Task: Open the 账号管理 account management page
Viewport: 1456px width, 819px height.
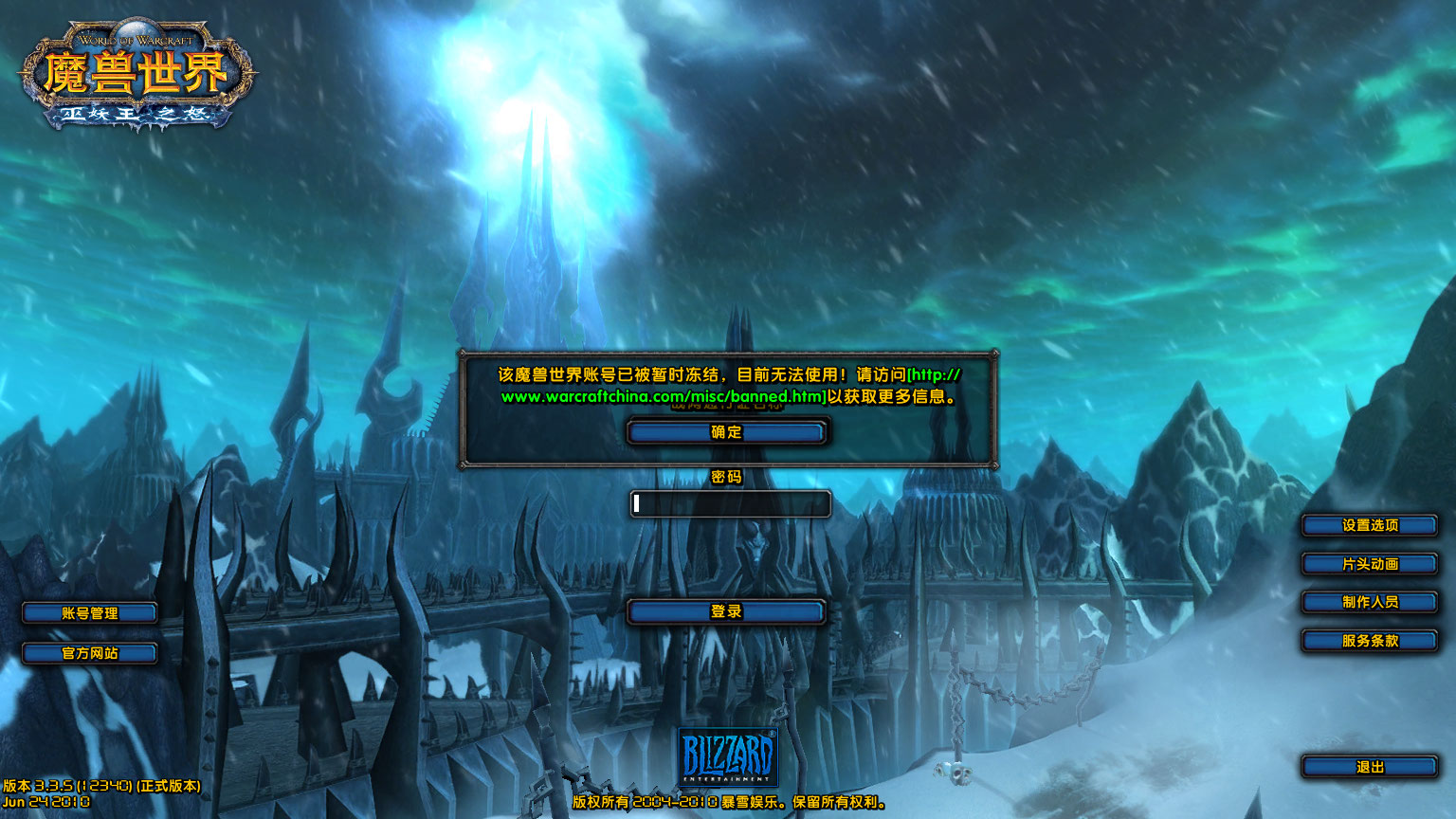Action: click(92, 612)
